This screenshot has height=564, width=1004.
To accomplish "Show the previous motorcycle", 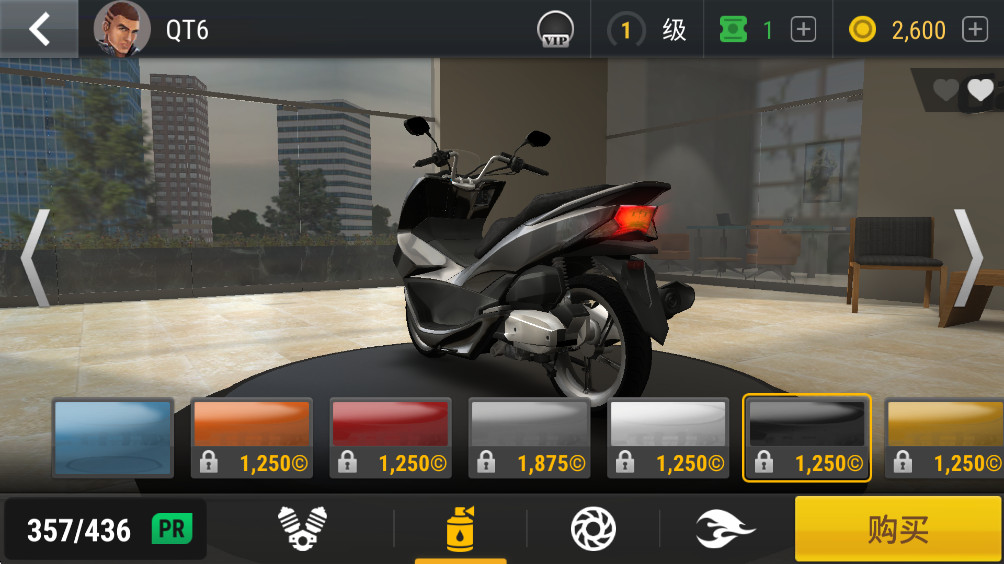I will pos(35,257).
